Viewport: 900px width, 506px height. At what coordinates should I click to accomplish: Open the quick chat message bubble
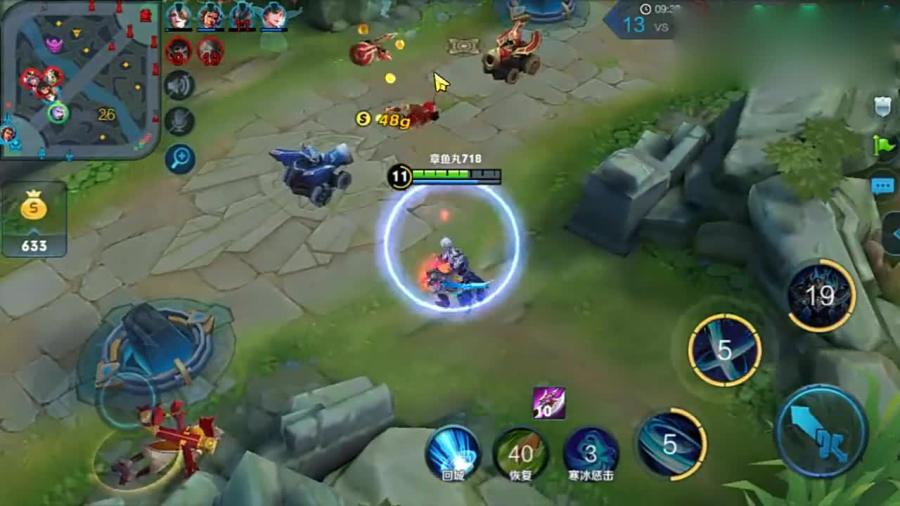point(882,186)
